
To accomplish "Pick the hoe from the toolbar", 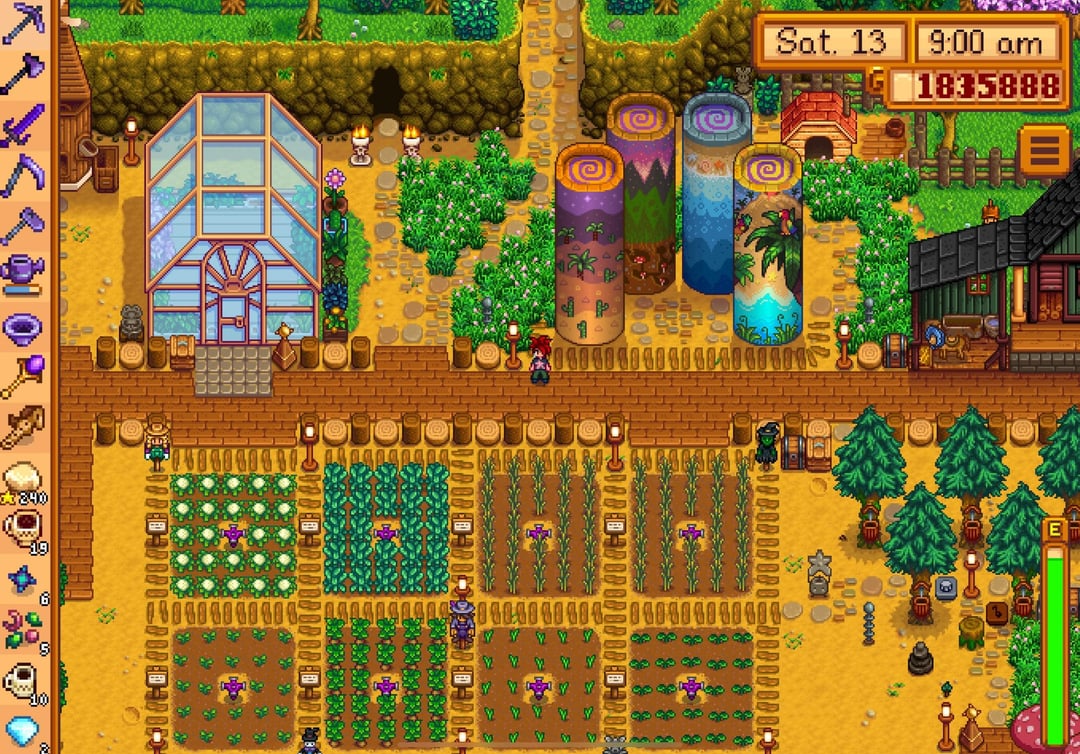I will pyautogui.click(x=22, y=224).
